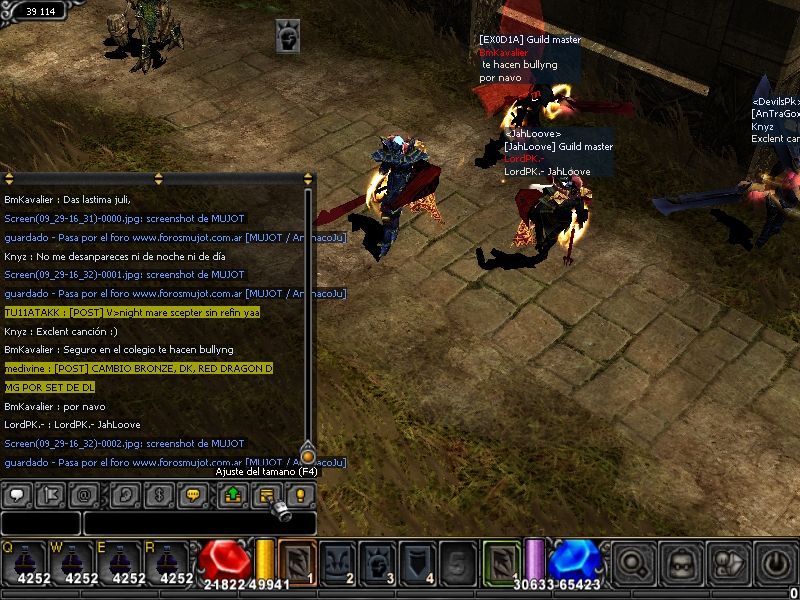The height and width of the screenshot is (600, 800).
Task: Activate the shield skill in slot 4
Action: pyautogui.click(x=418, y=562)
